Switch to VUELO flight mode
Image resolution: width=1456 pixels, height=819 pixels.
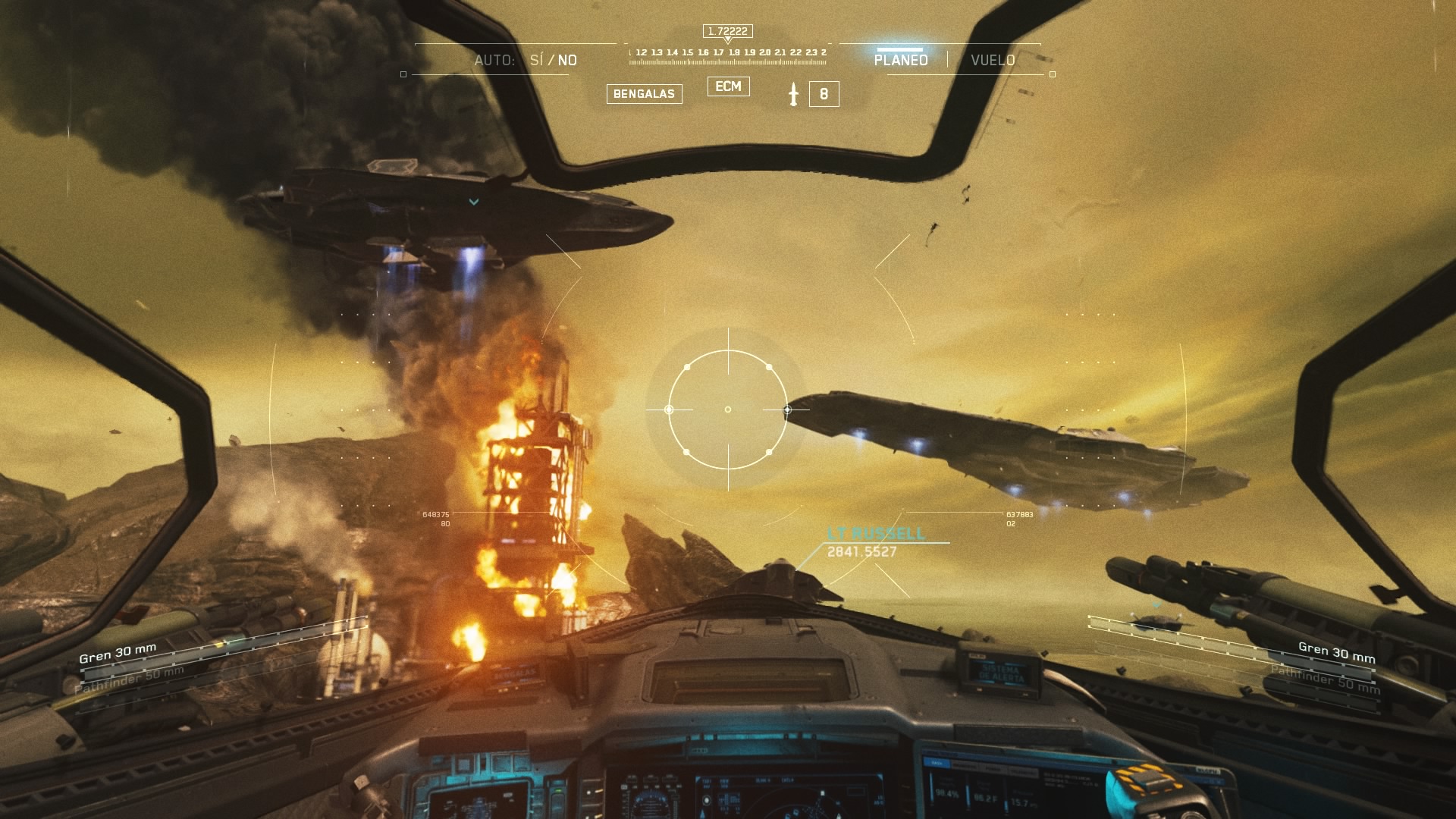[x=993, y=60]
